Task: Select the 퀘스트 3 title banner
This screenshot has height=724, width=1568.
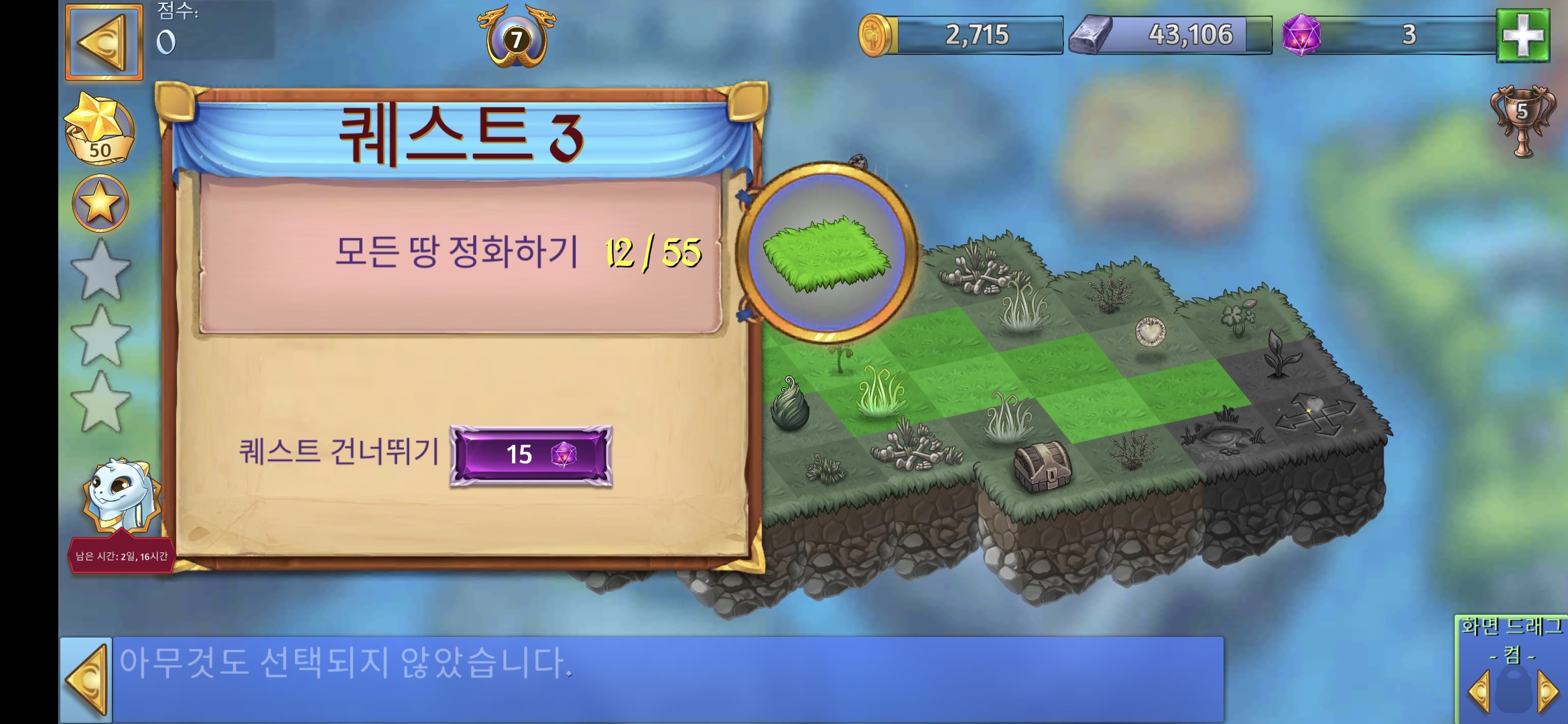Action: (x=459, y=129)
